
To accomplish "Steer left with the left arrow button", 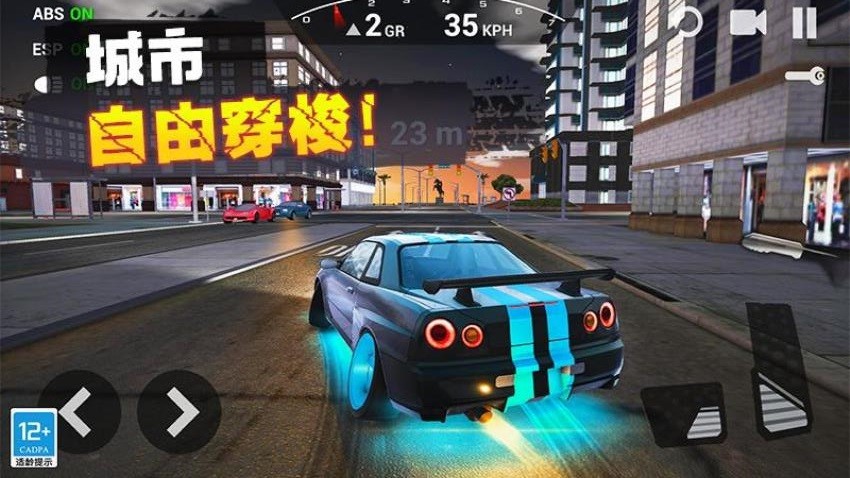I will point(79,411).
